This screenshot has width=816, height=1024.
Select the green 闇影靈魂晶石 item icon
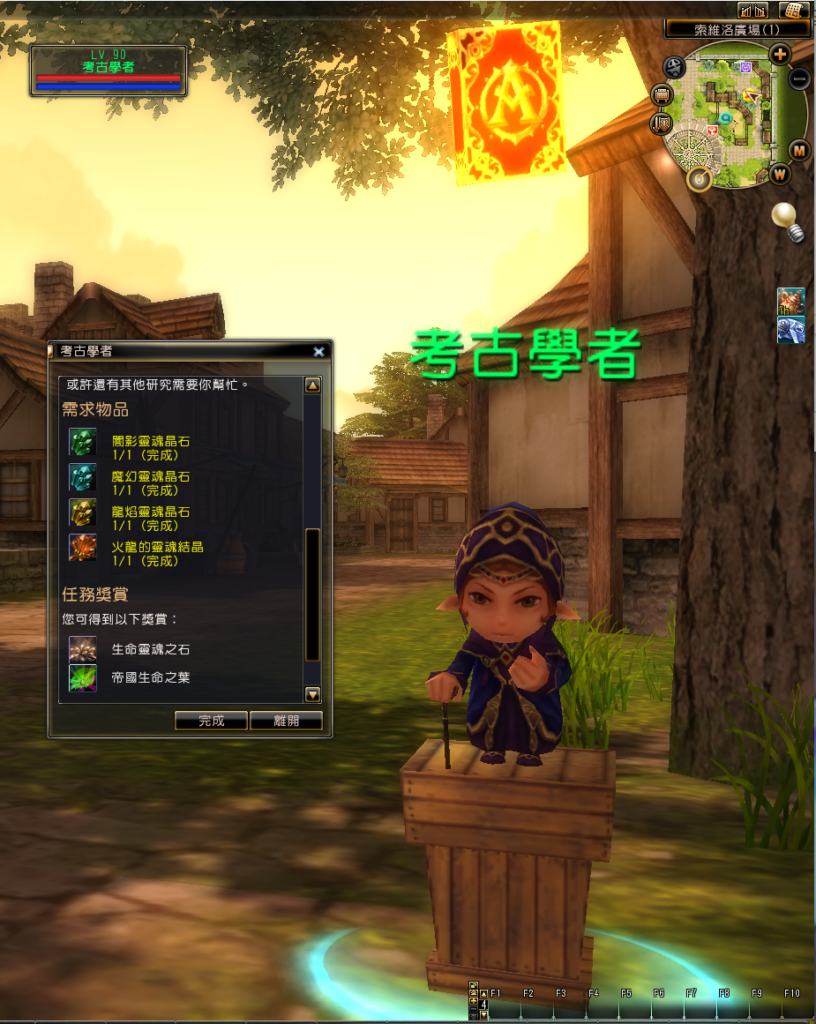pyautogui.click(x=82, y=442)
